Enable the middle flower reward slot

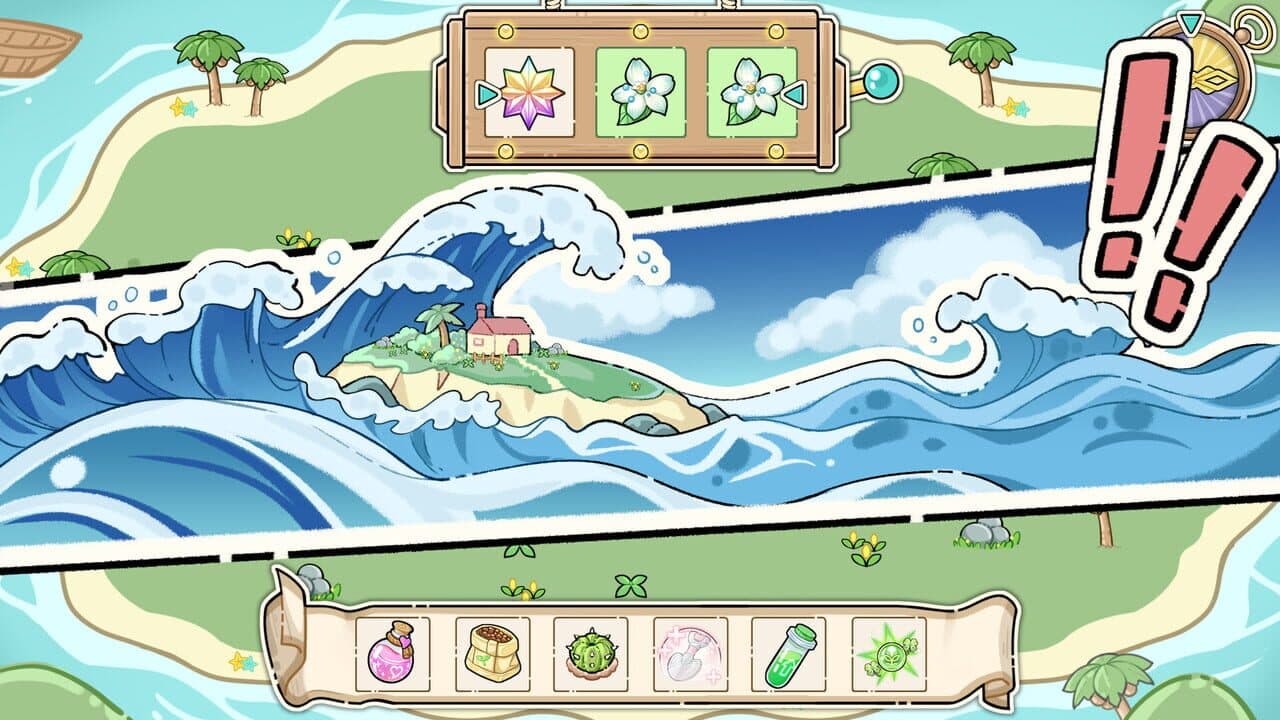(x=640, y=90)
